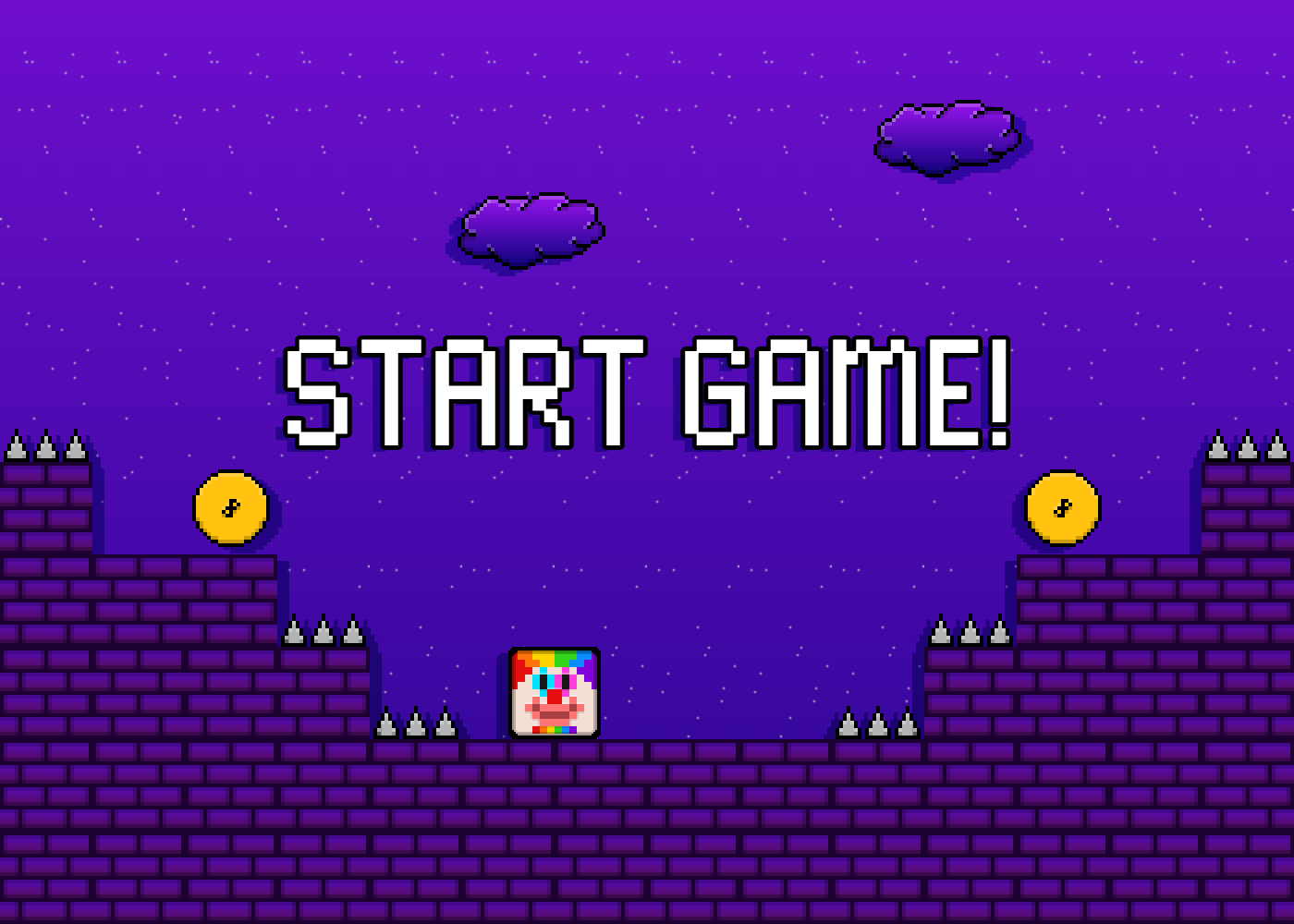
Task: Click the clown face player character
Action: coord(553,691)
